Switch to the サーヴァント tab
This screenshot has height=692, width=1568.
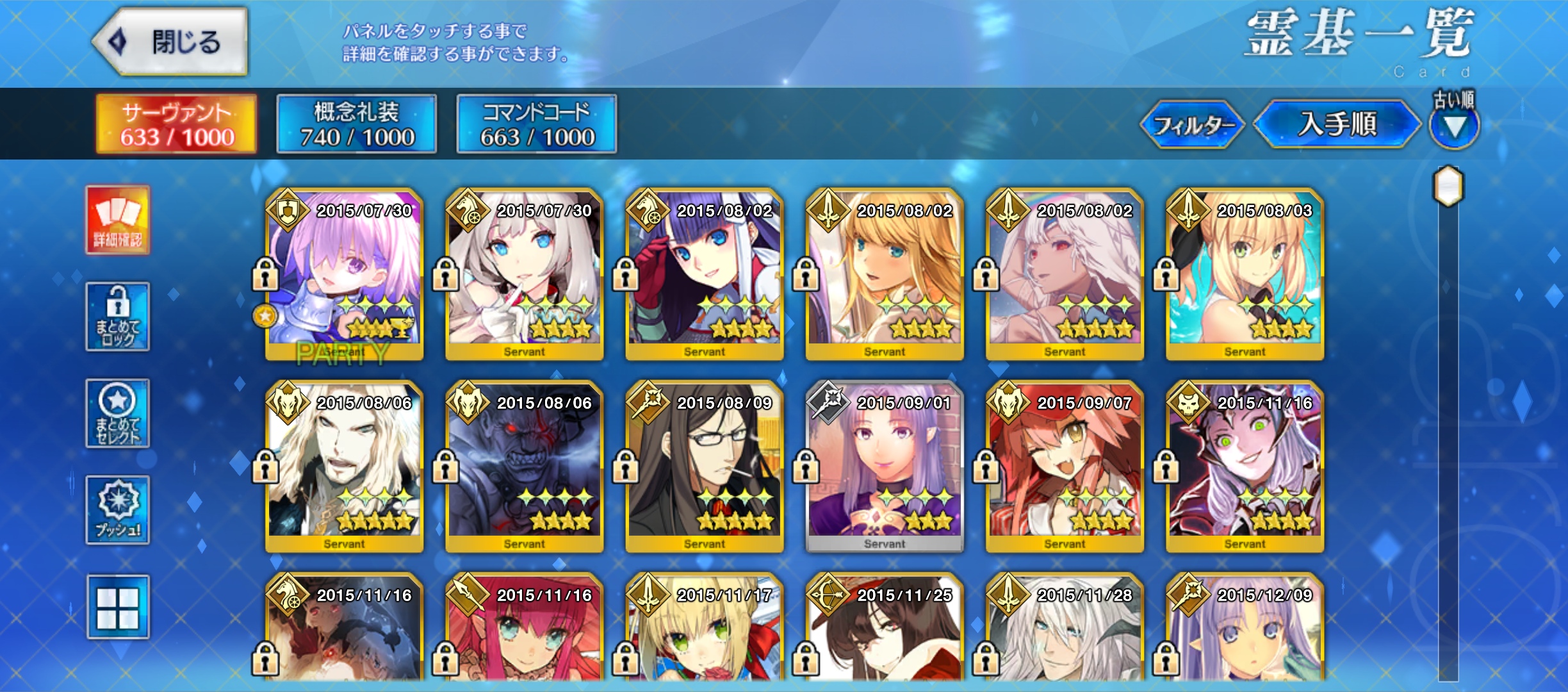[176, 124]
